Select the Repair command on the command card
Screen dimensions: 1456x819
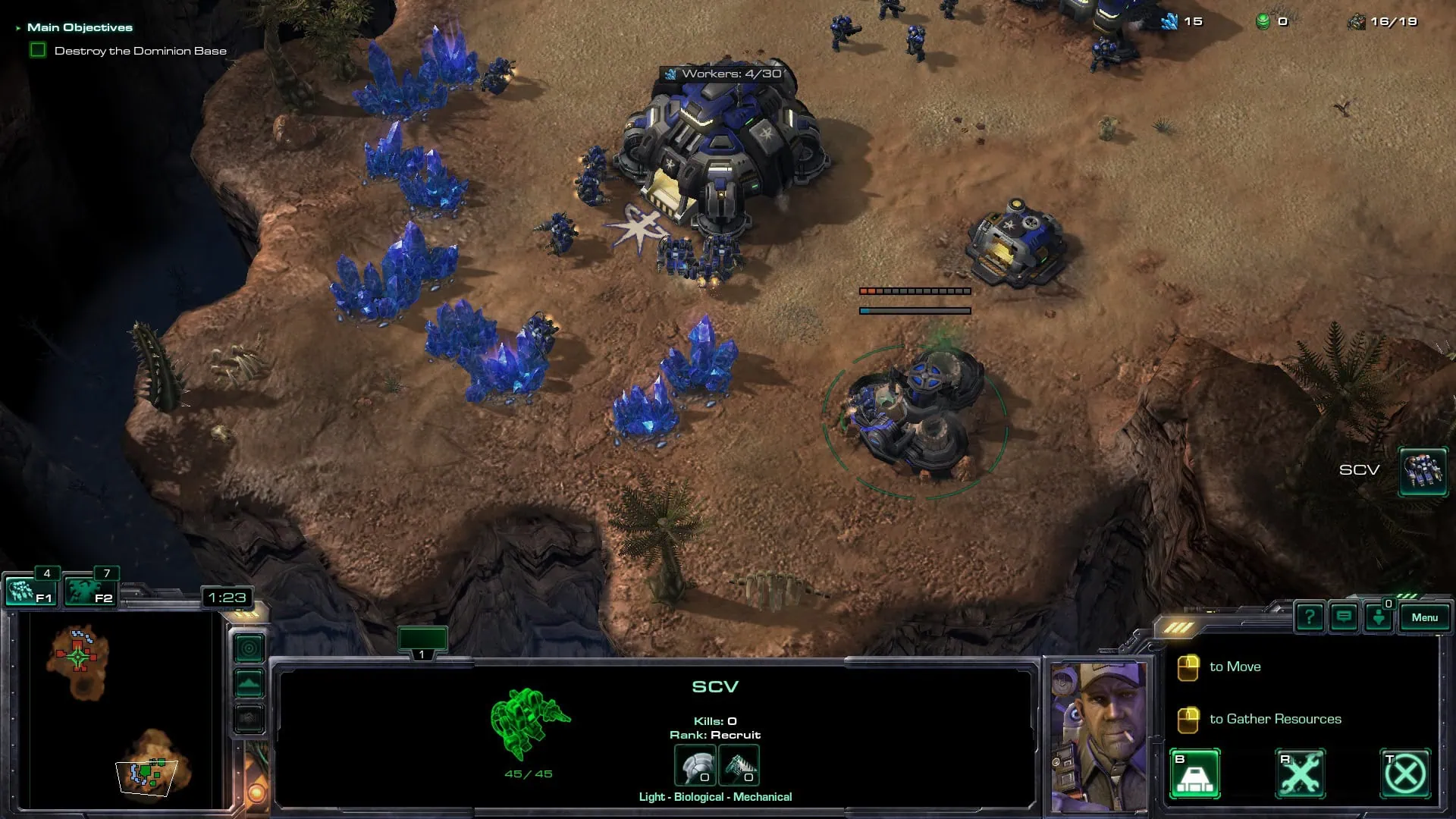click(1301, 773)
